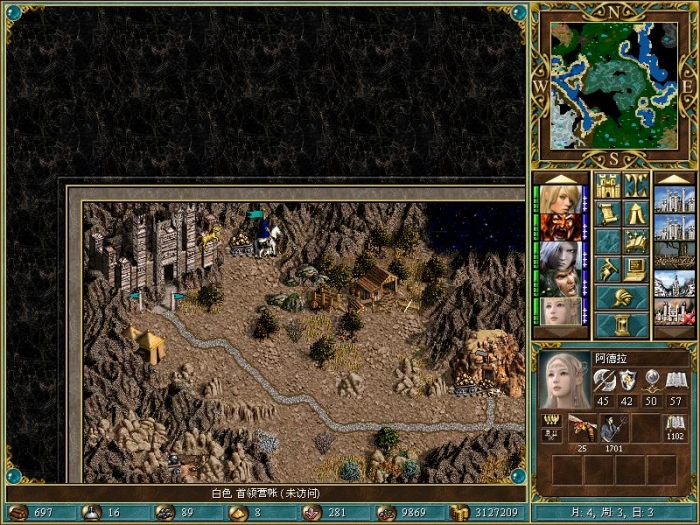Toggle the underground/surface view button
Viewport: 700px width, 525px height.
(636, 186)
